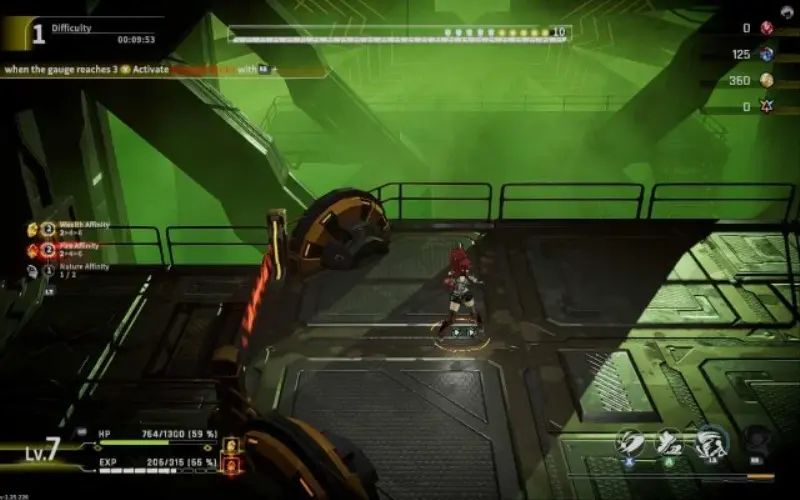Screen dimensions: 800x500
Task: Click the gold coin currency icon
Action: click(x=767, y=80)
